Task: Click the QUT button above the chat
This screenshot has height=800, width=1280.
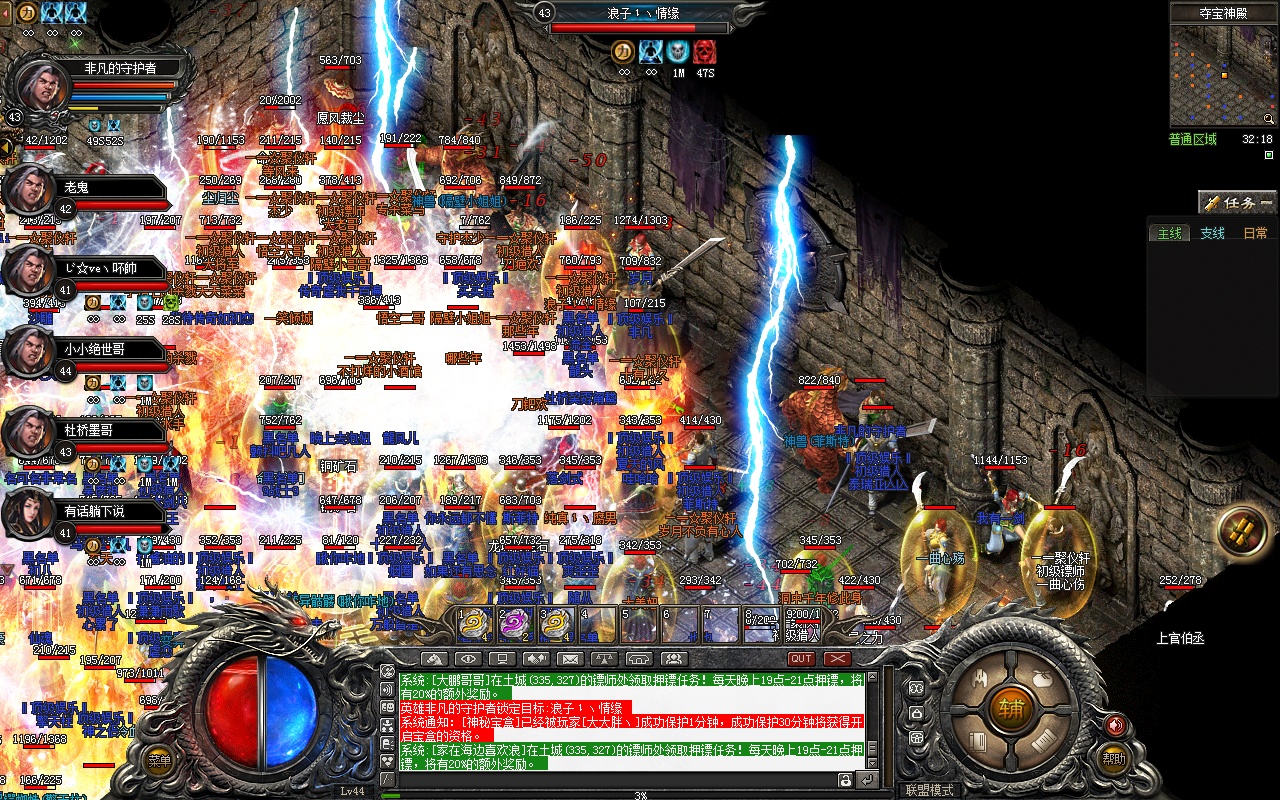Action: (801, 659)
